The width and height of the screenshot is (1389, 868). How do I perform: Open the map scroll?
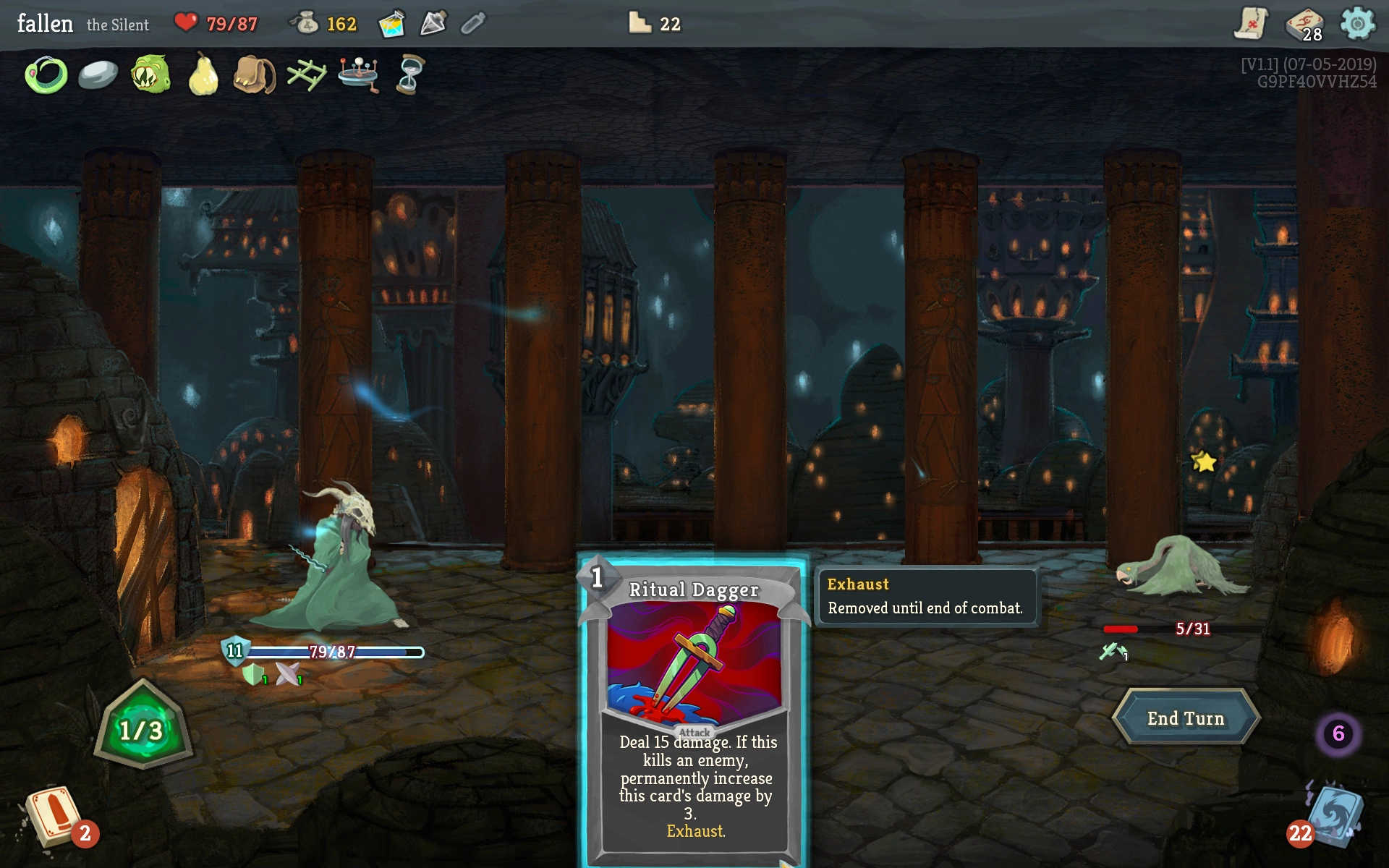(x=1250, y=24)
